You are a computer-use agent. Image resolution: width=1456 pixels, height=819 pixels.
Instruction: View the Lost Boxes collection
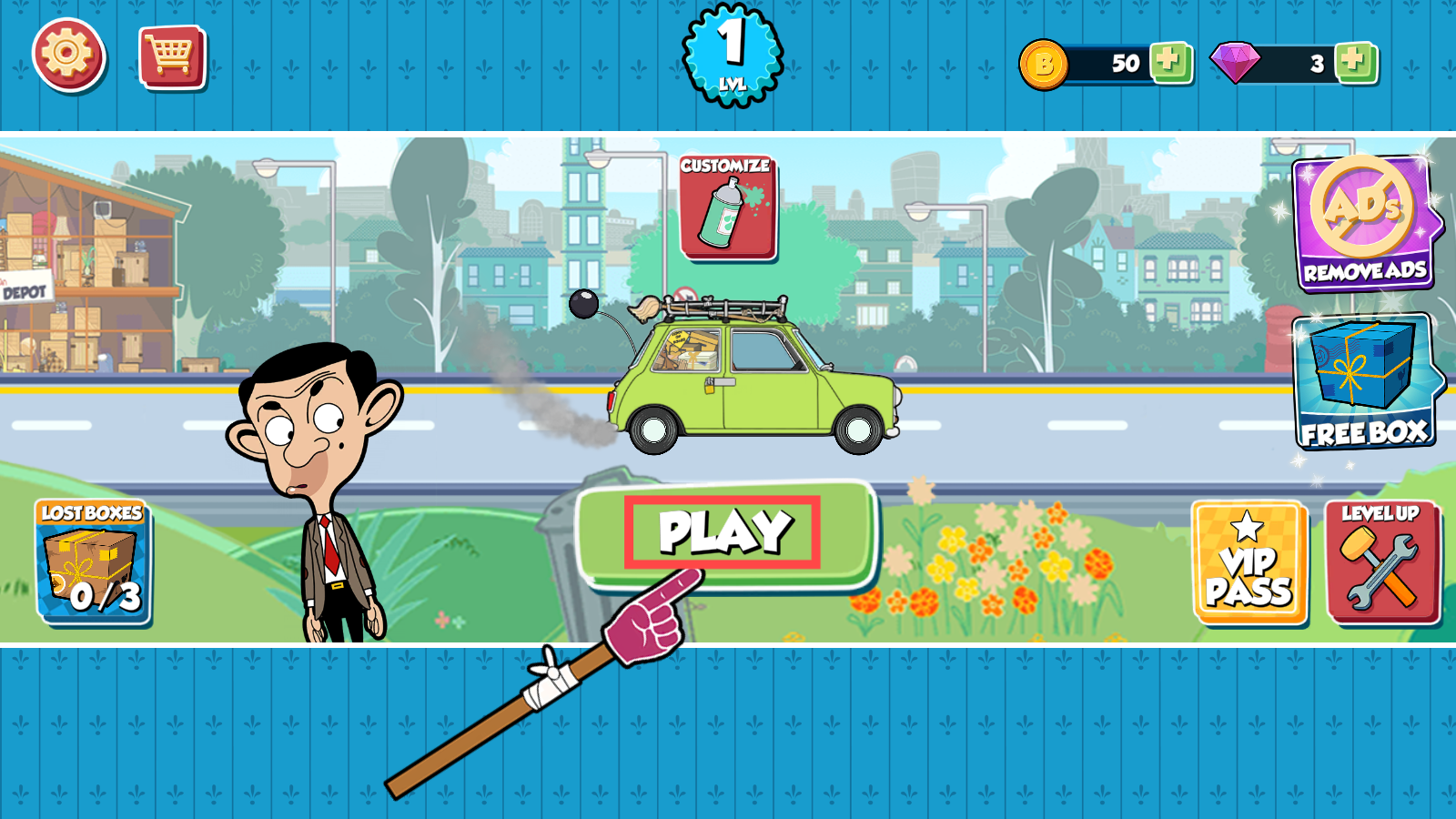pyautogui.click(x=93, y=561)
